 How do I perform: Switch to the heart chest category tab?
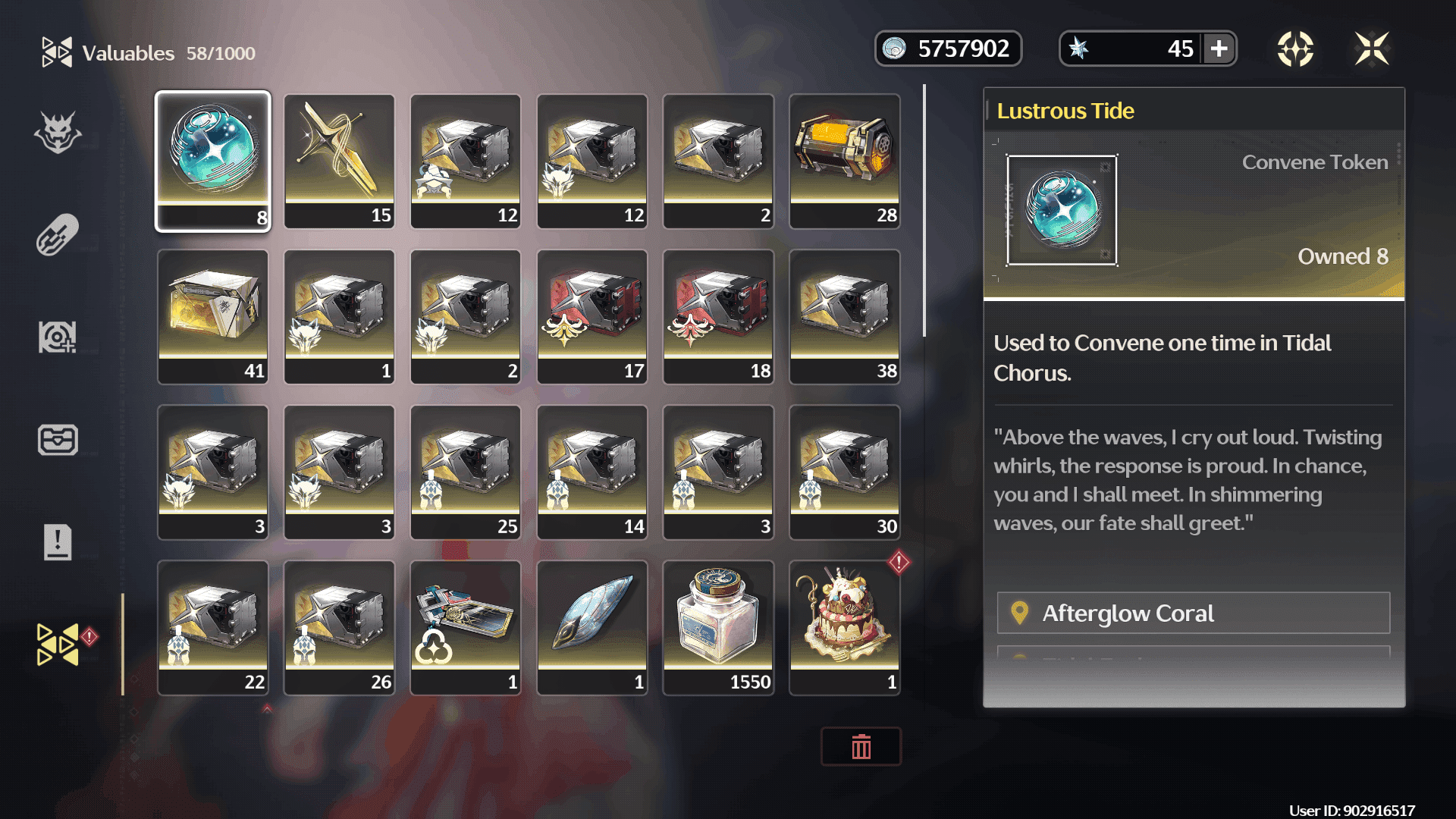coord(58,440)
